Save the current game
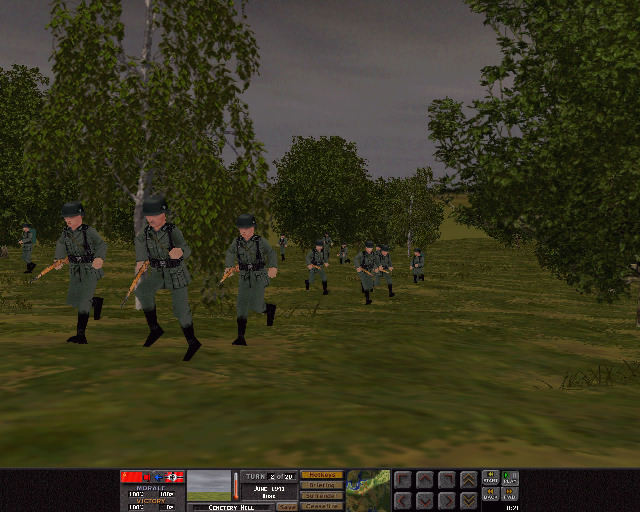Screen dimensions: 640x512 [286, 506]
